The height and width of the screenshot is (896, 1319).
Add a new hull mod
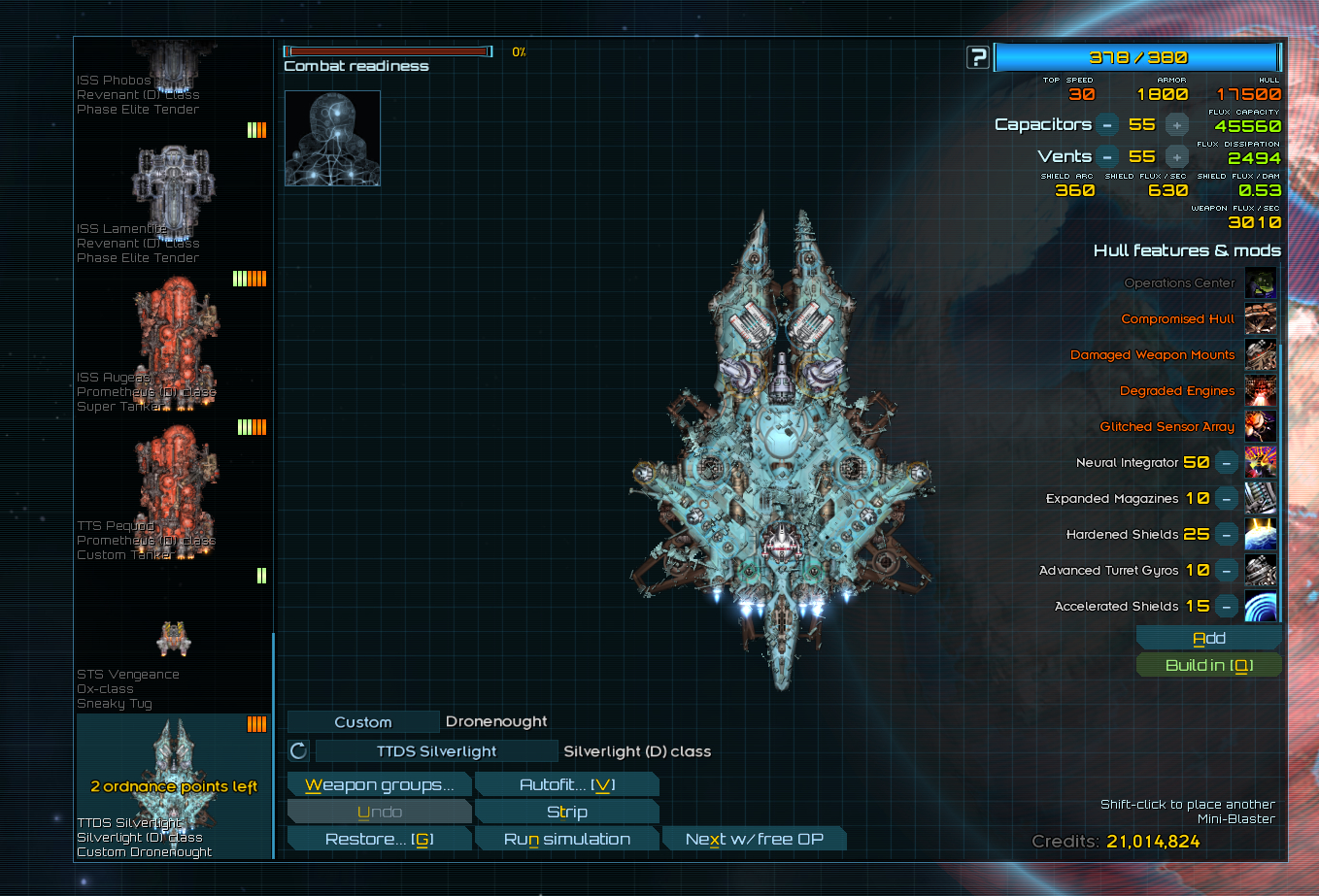1208,639
